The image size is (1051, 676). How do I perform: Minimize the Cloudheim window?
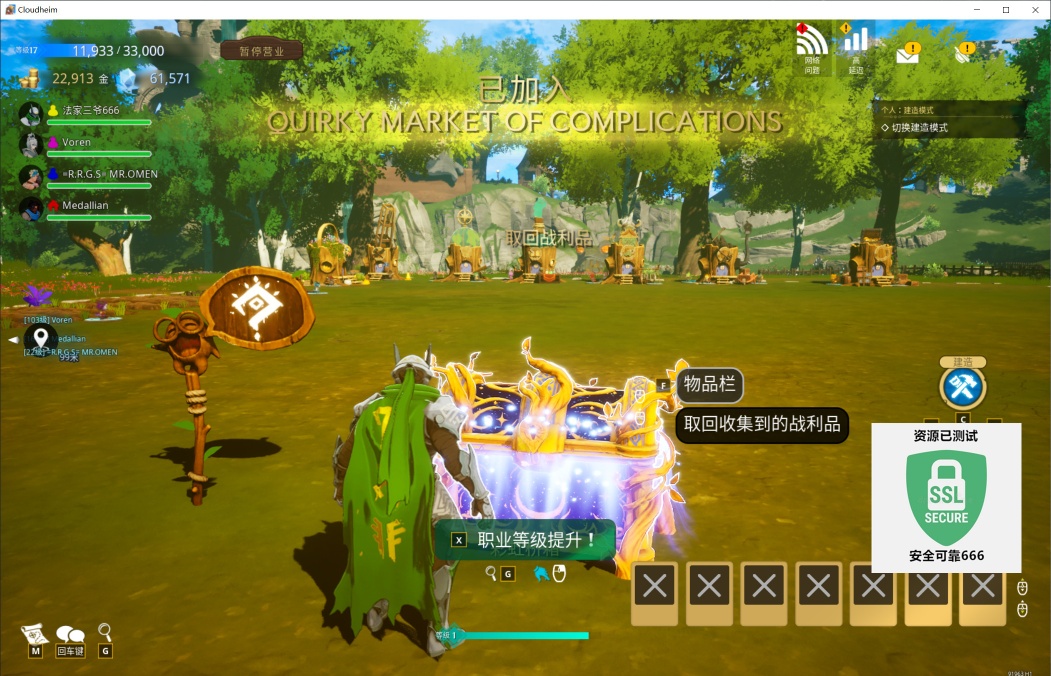(x=979, y=10)
